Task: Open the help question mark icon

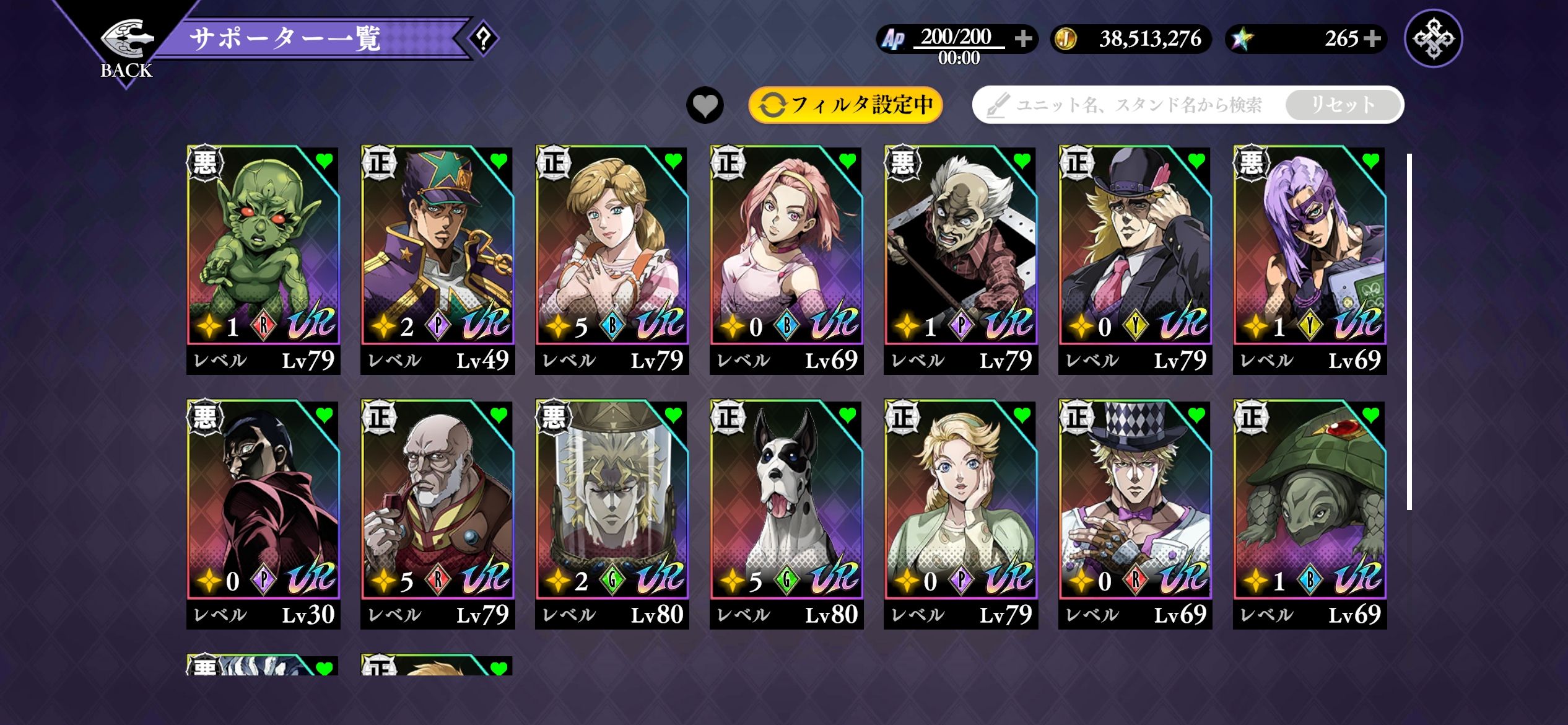Action: (484, 39)
